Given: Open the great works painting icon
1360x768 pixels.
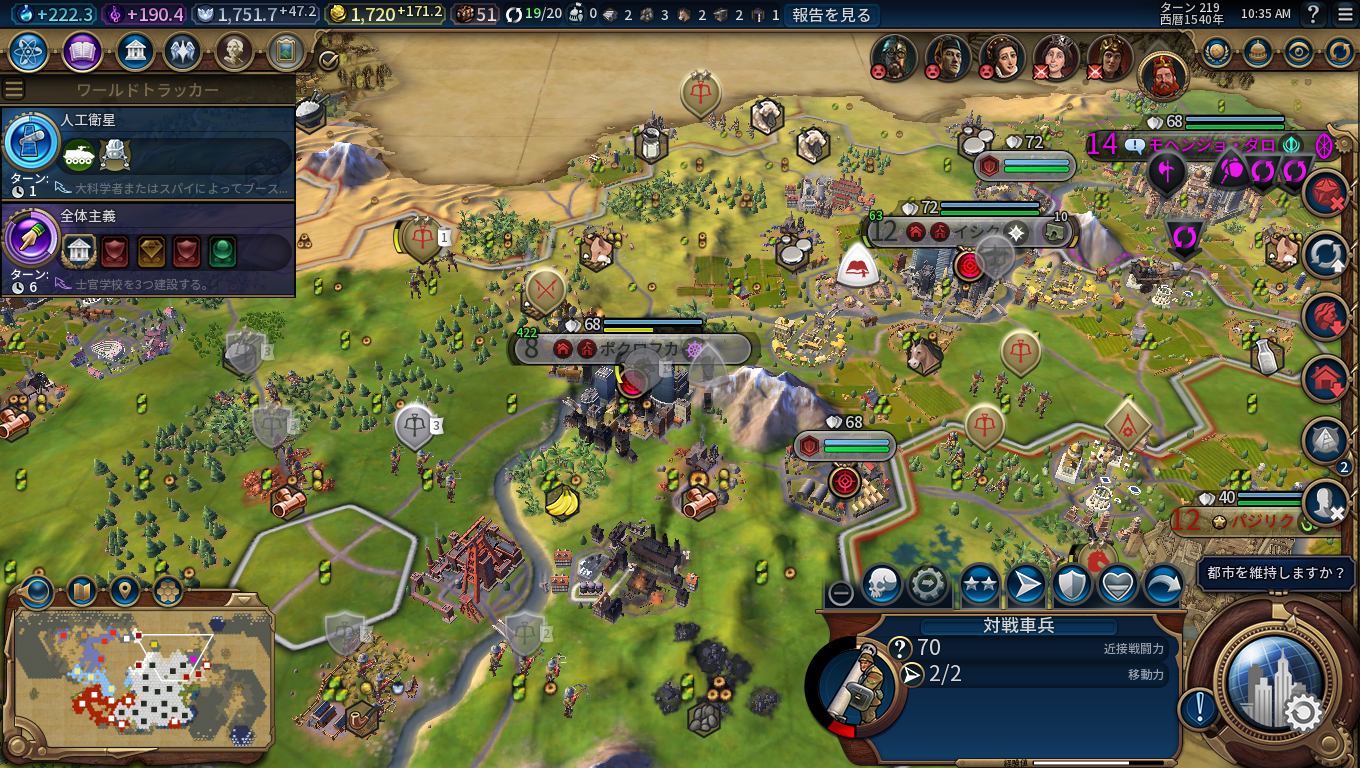Looking at the screenshot, I should [x=286, y=51].
